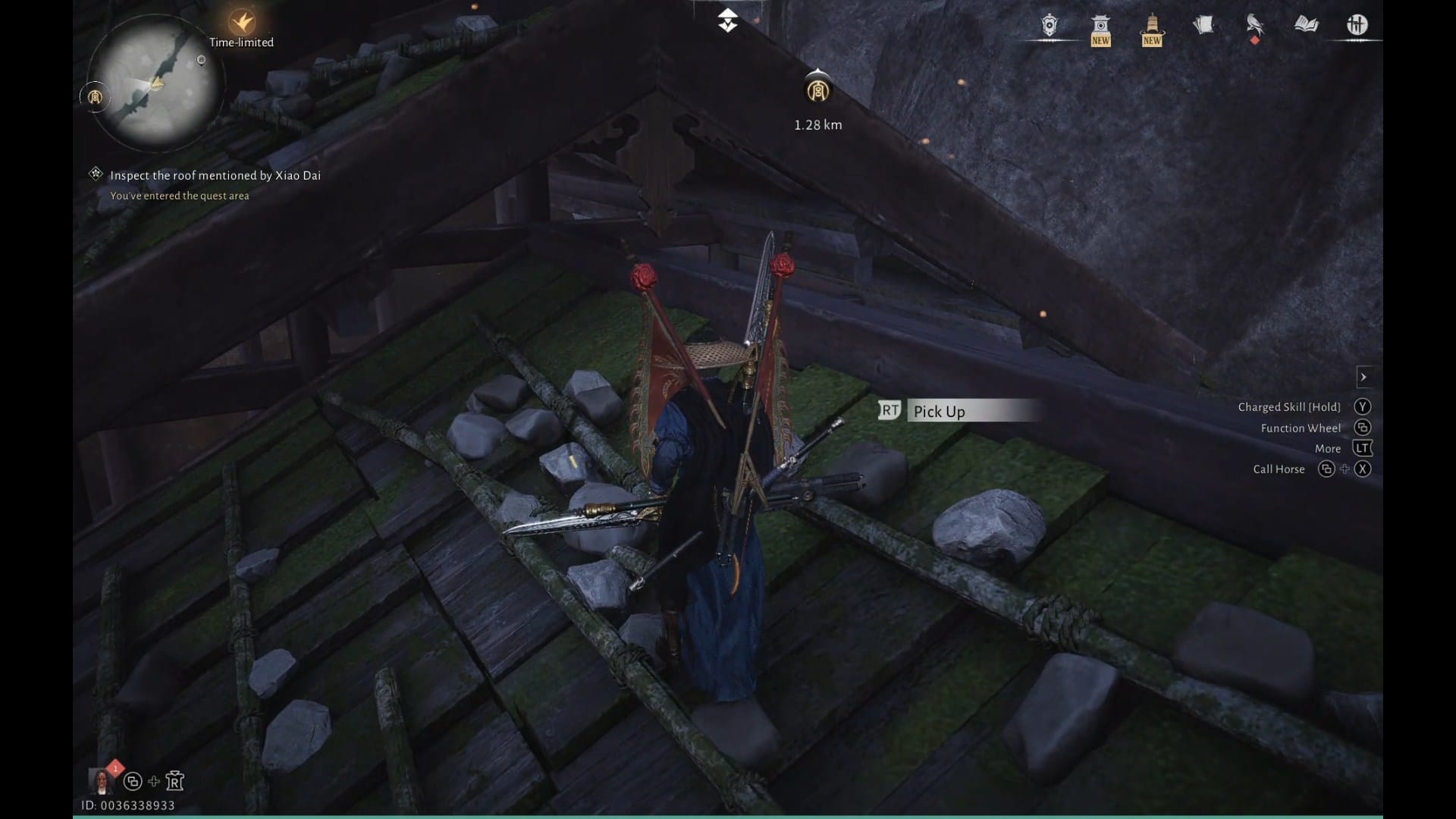Open the circular minimap
Screen dimensions: 1456x819
coord(155,82)
